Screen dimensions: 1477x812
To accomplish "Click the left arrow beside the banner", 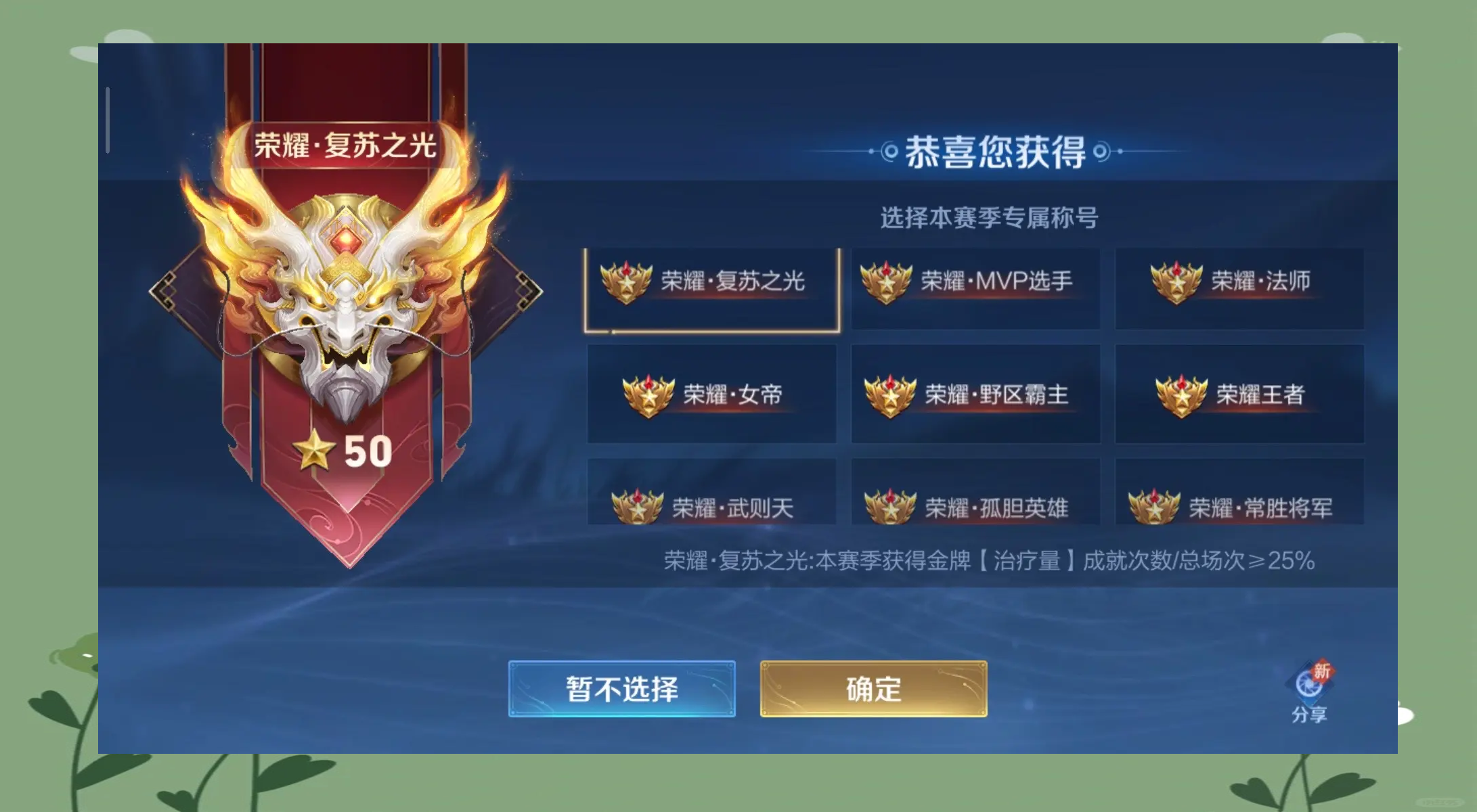I will pos(162,291).
